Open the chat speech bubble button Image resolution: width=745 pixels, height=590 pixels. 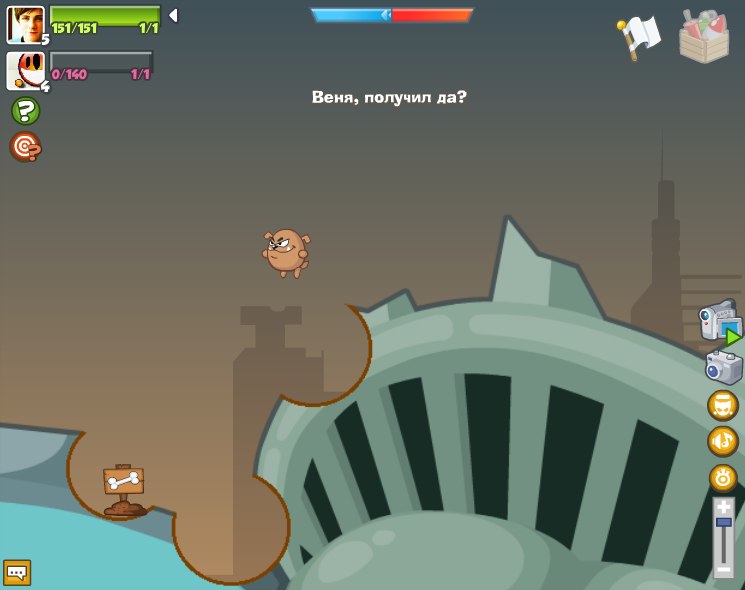pyautogui.click(x=17, y=572)
